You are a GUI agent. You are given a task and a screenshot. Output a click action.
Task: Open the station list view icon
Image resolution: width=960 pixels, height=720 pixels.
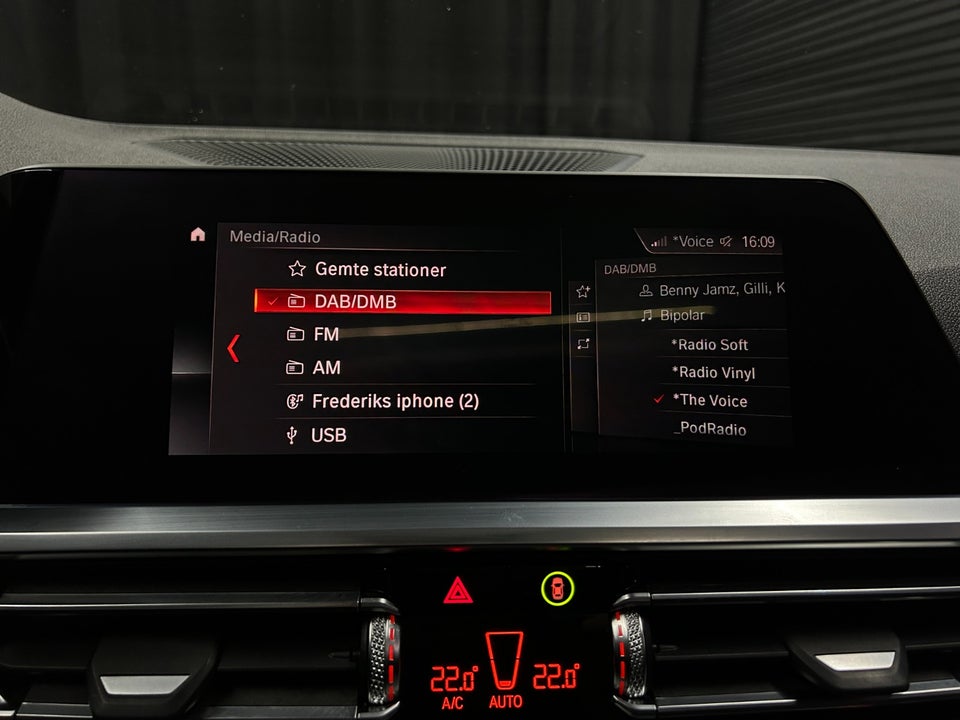(x=583, y=317)
